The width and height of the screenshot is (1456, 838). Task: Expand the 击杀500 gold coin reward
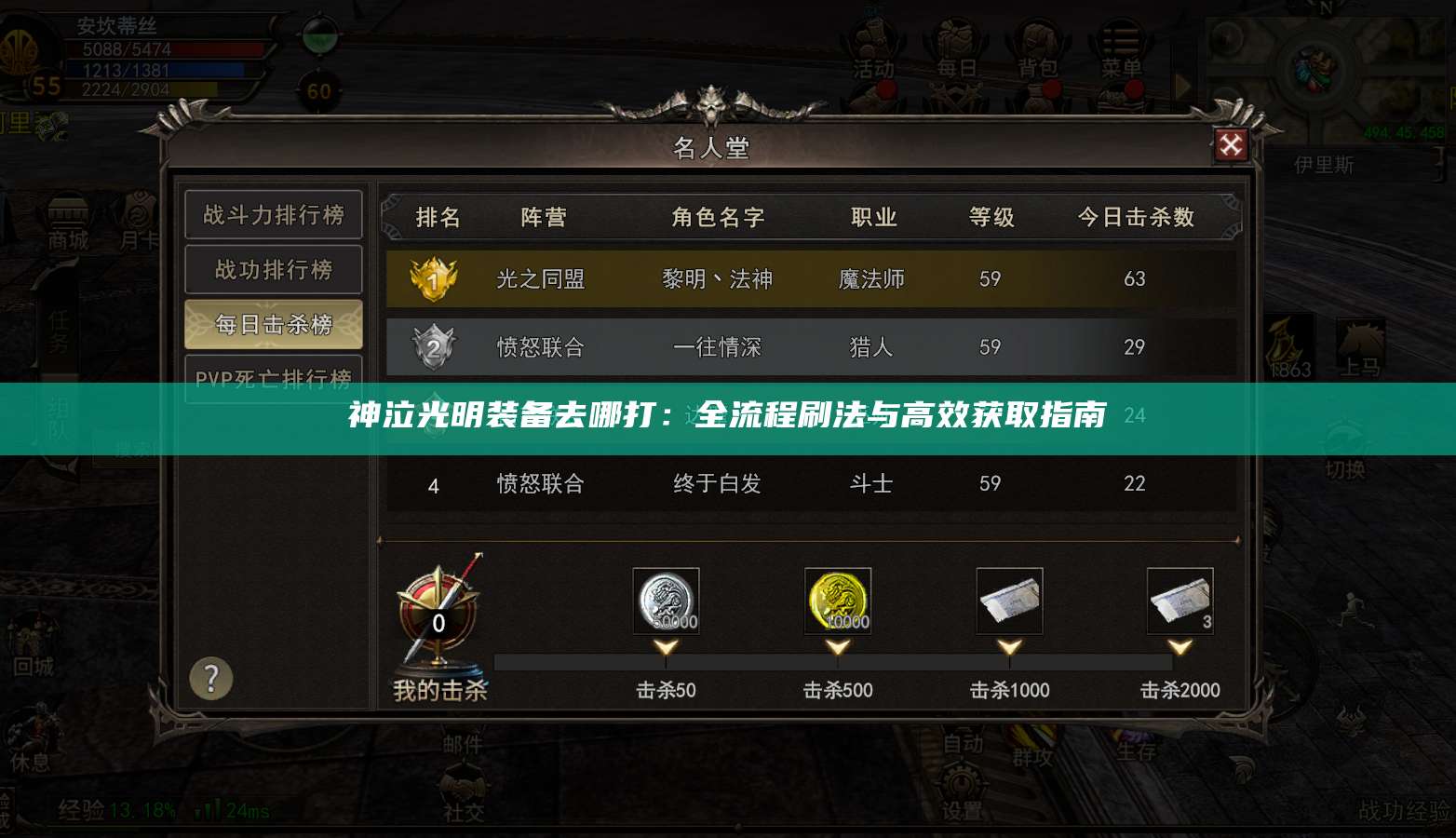coord(836,601)
